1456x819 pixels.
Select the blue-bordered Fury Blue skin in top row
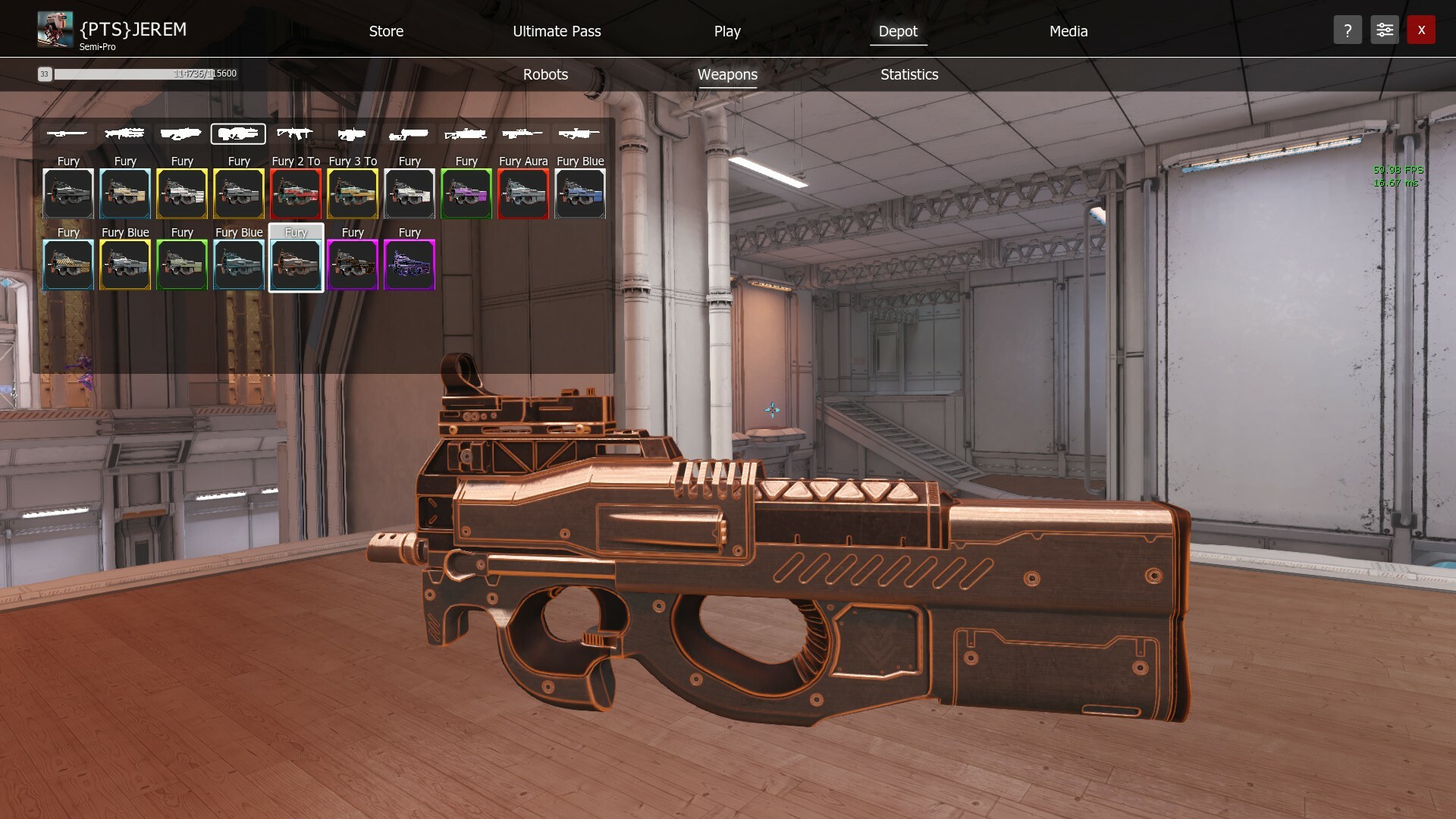coord(579,193)
